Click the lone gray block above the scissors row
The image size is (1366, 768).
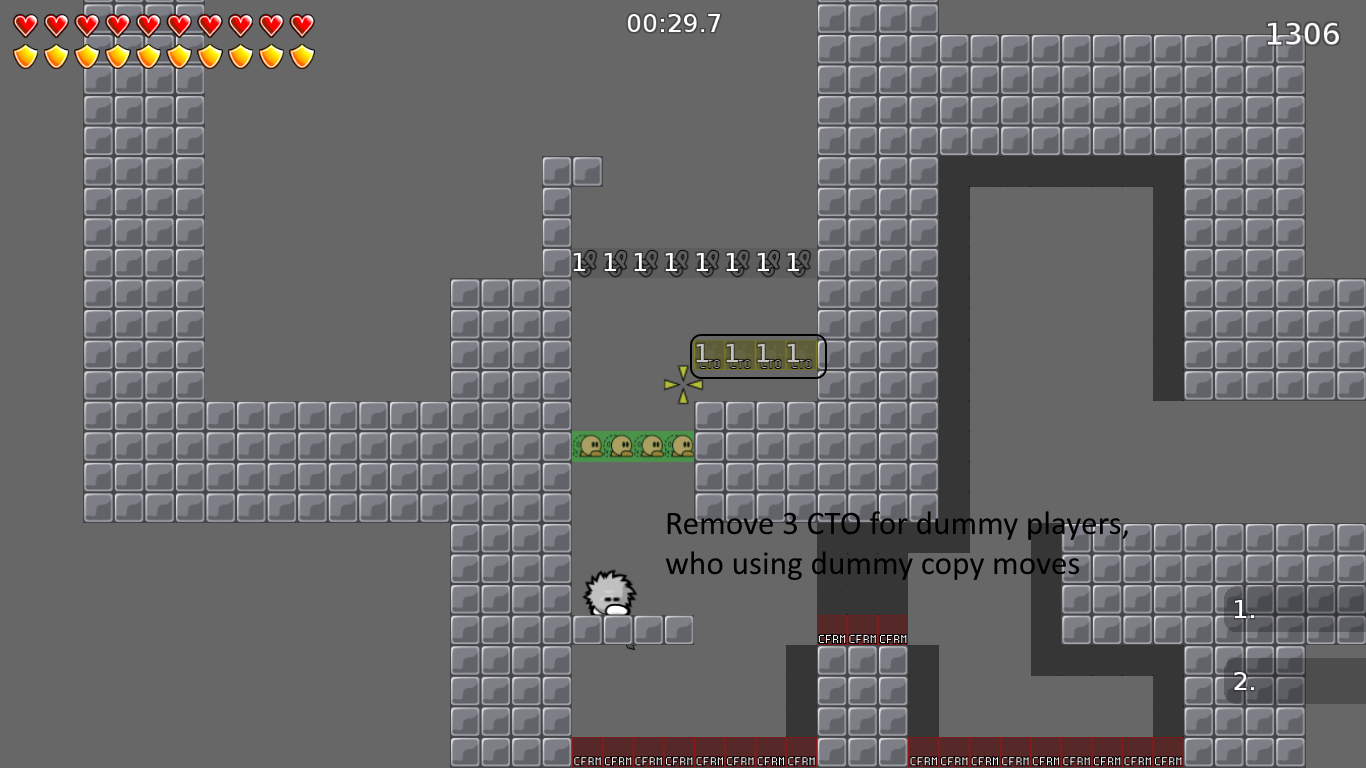point(588,171)
